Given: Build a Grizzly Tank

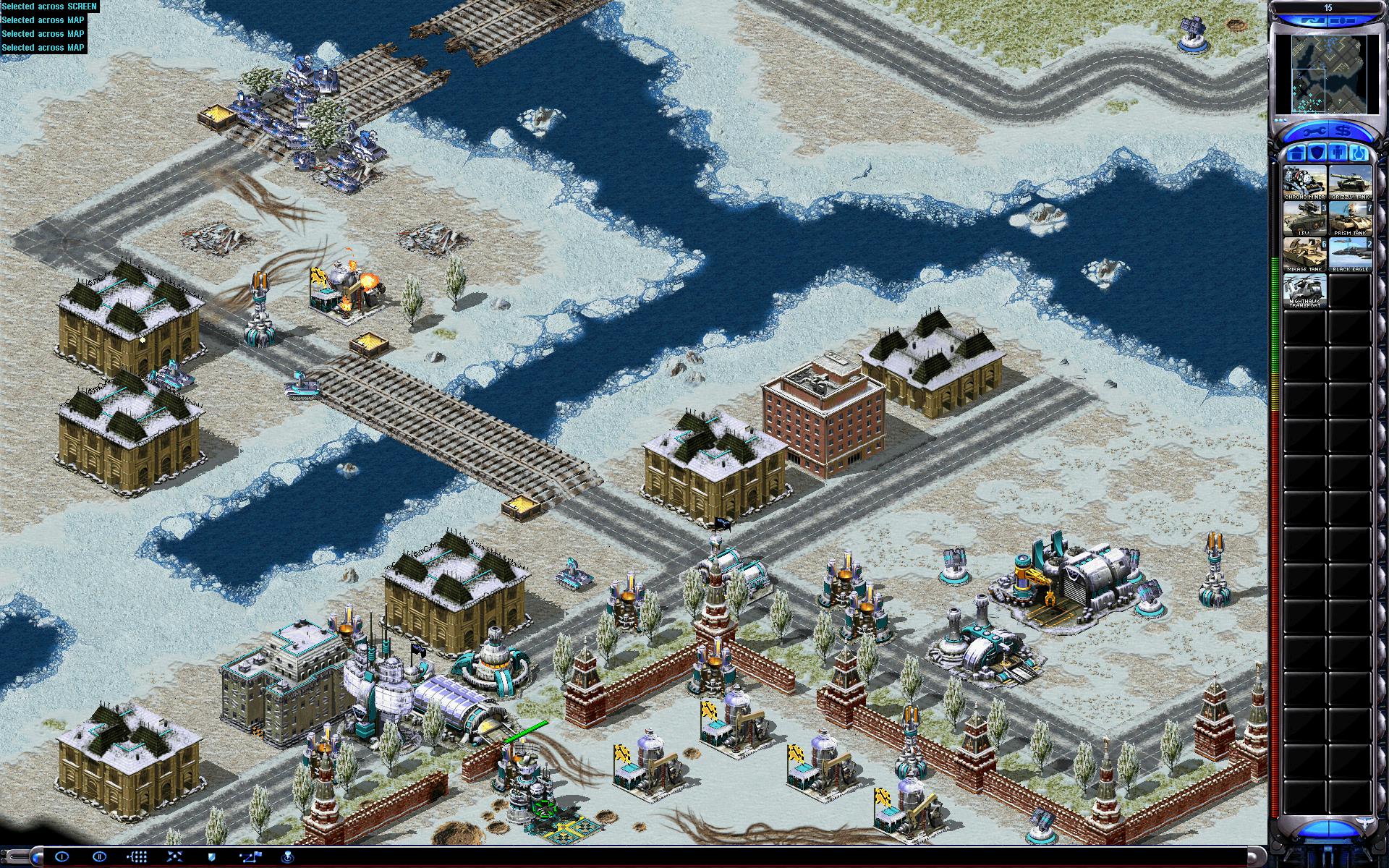Looking at the screenshot, I should [x=1350, y=182].
